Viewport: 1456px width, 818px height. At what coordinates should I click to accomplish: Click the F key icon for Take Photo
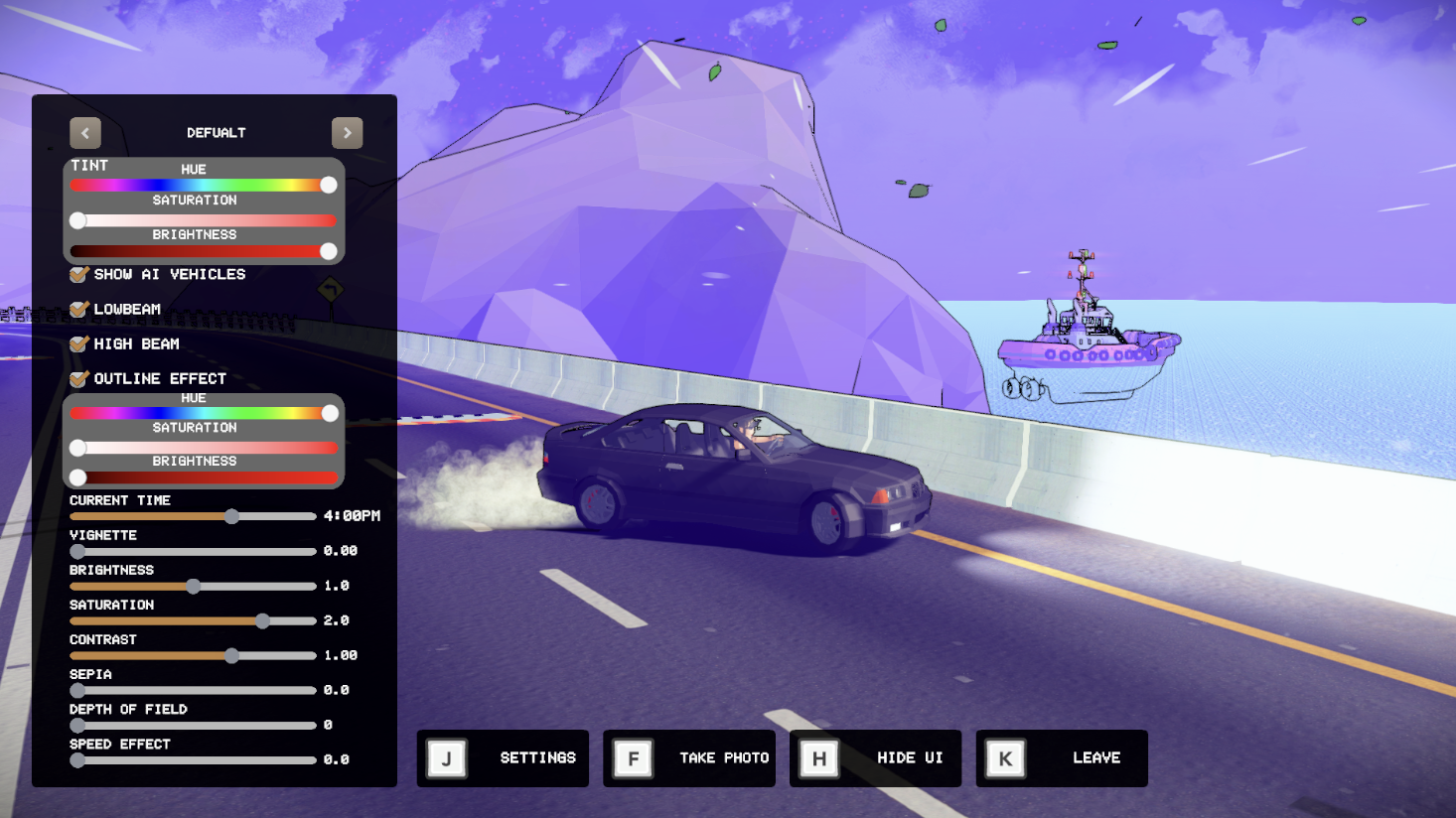633,757
